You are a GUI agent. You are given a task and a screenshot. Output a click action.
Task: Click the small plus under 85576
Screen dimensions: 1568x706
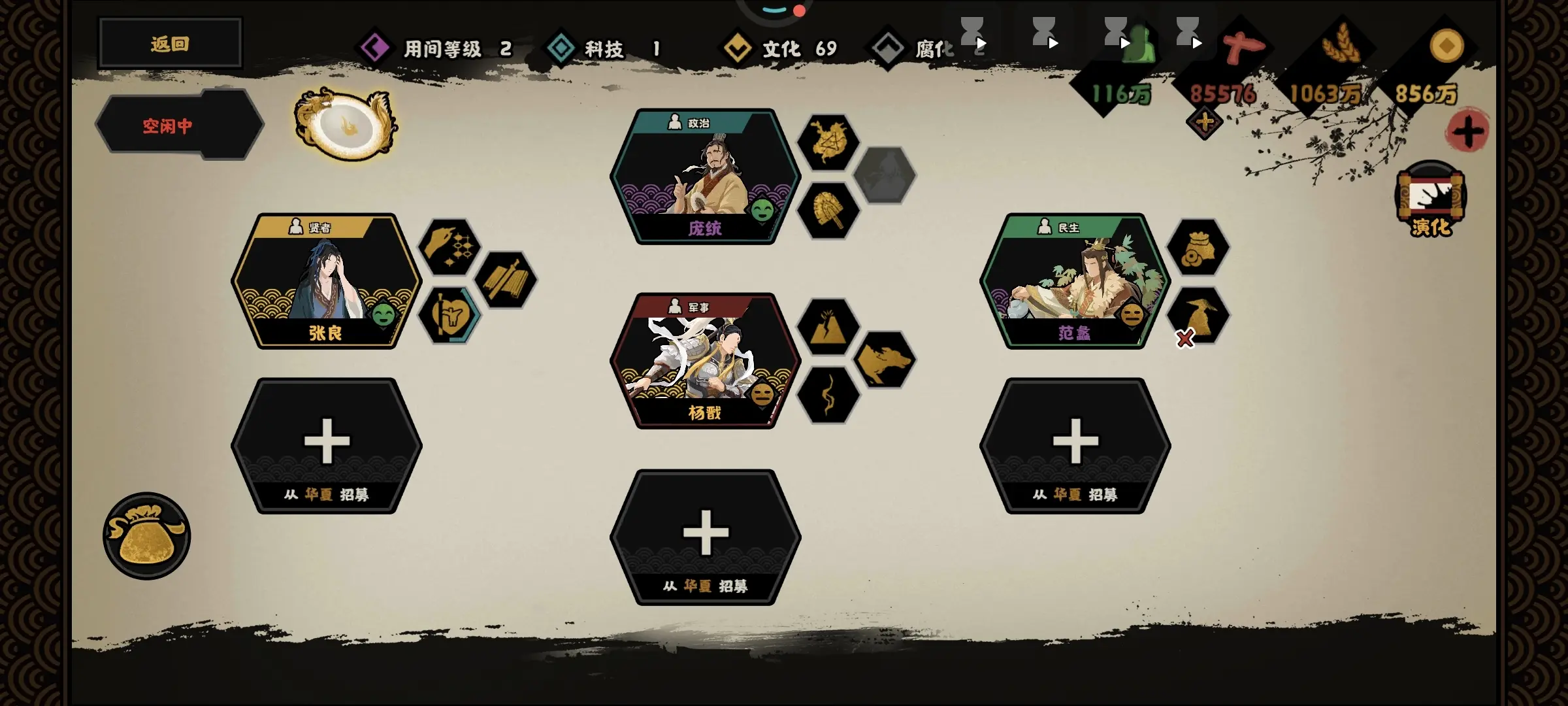click(1204, 122)
